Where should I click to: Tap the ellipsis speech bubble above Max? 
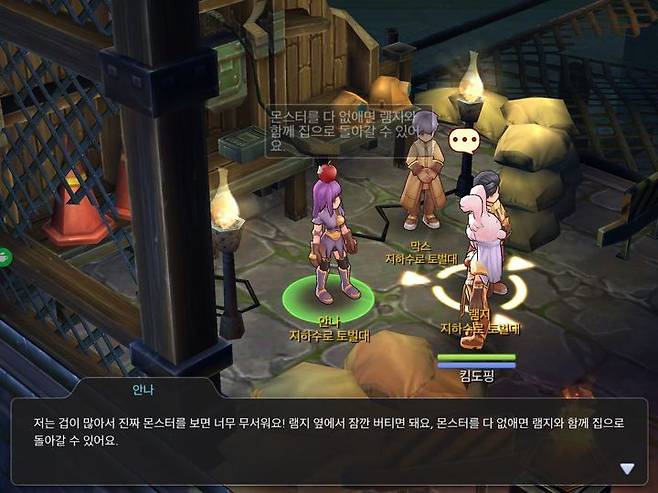(464, 141)
